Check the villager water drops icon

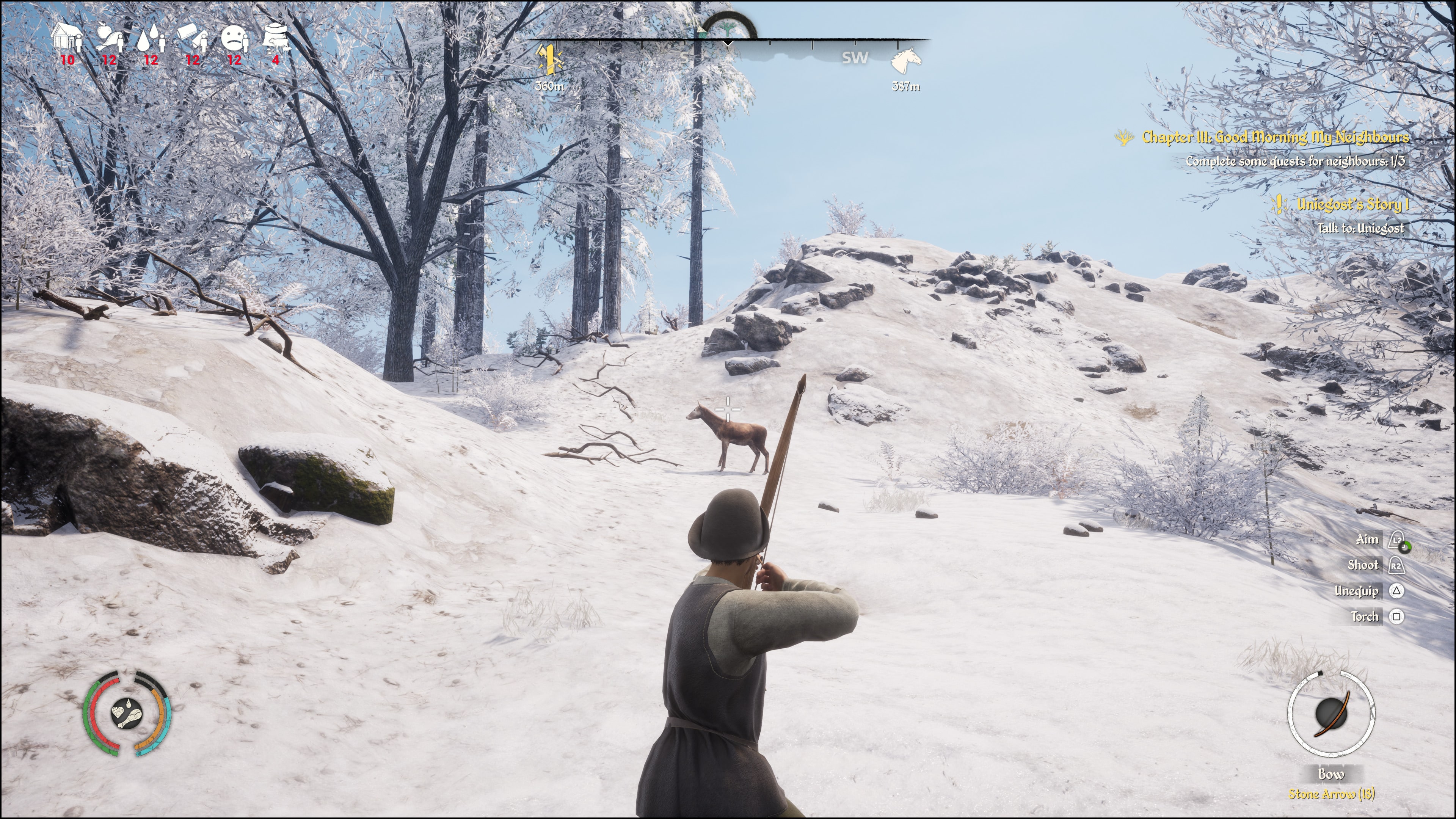[151, 38]
